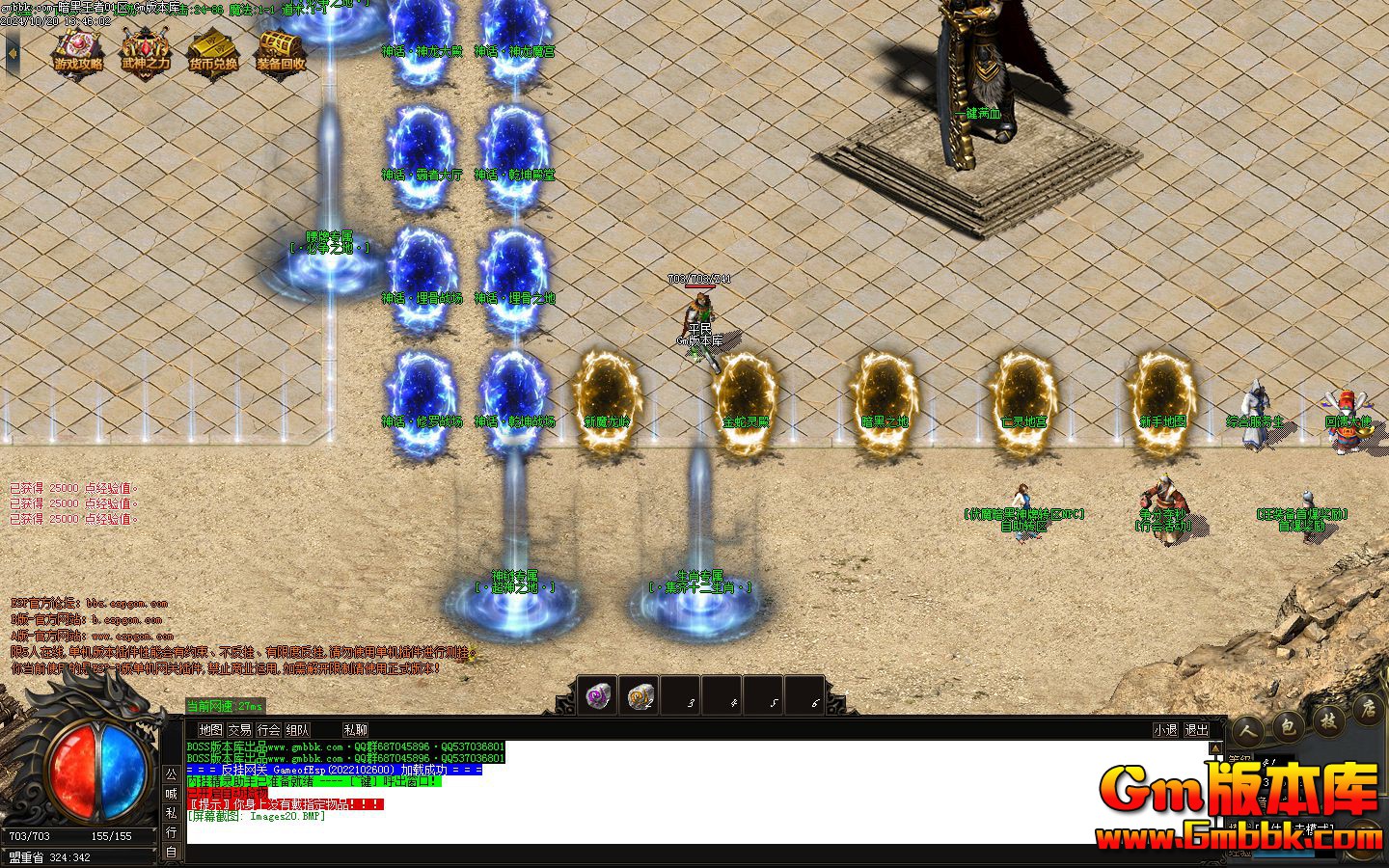Open the 行会 guild button
The image size is (1389, 868).
[x=269, y=730]
